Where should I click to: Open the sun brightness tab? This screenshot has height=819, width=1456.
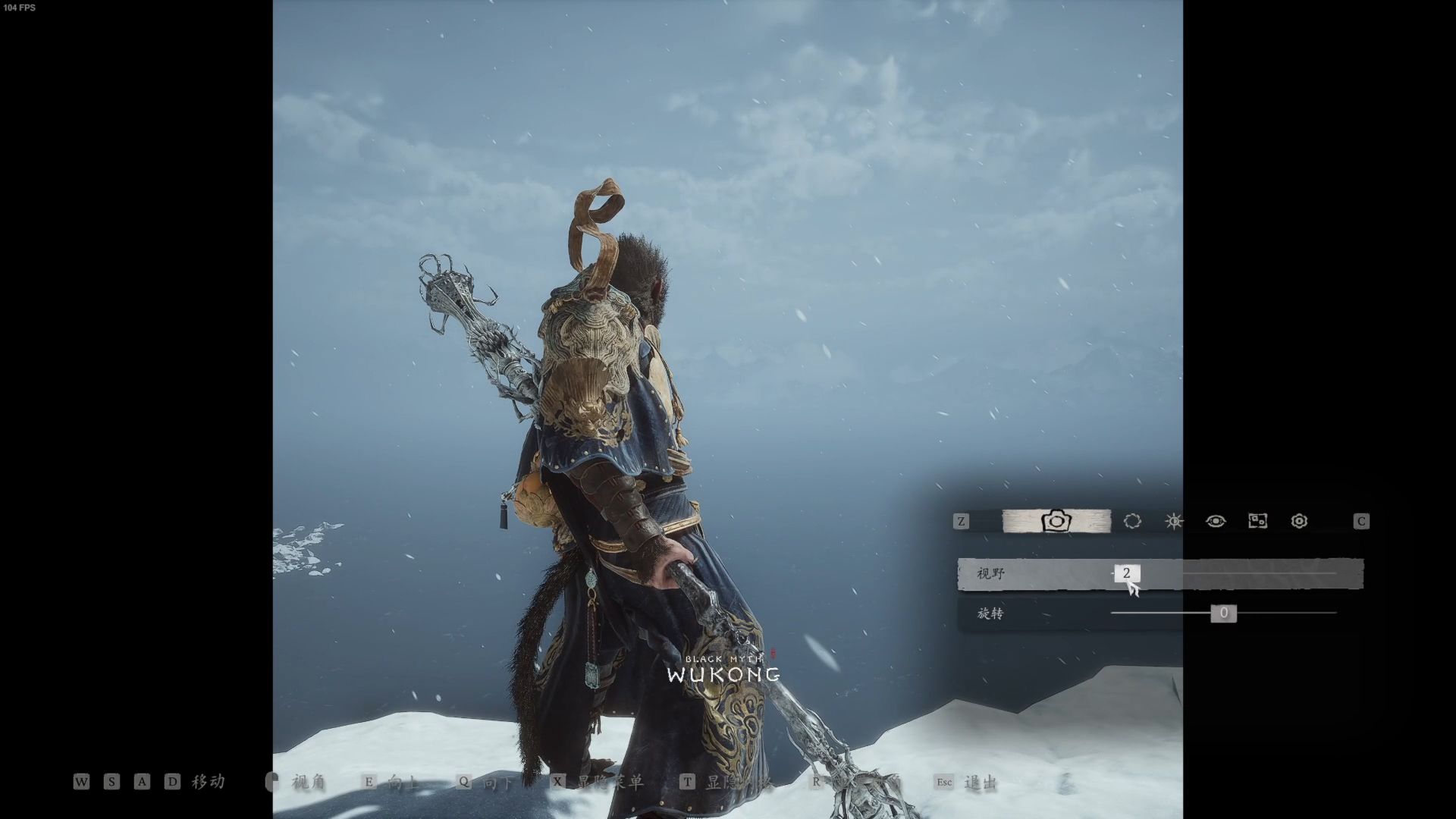1174,521
